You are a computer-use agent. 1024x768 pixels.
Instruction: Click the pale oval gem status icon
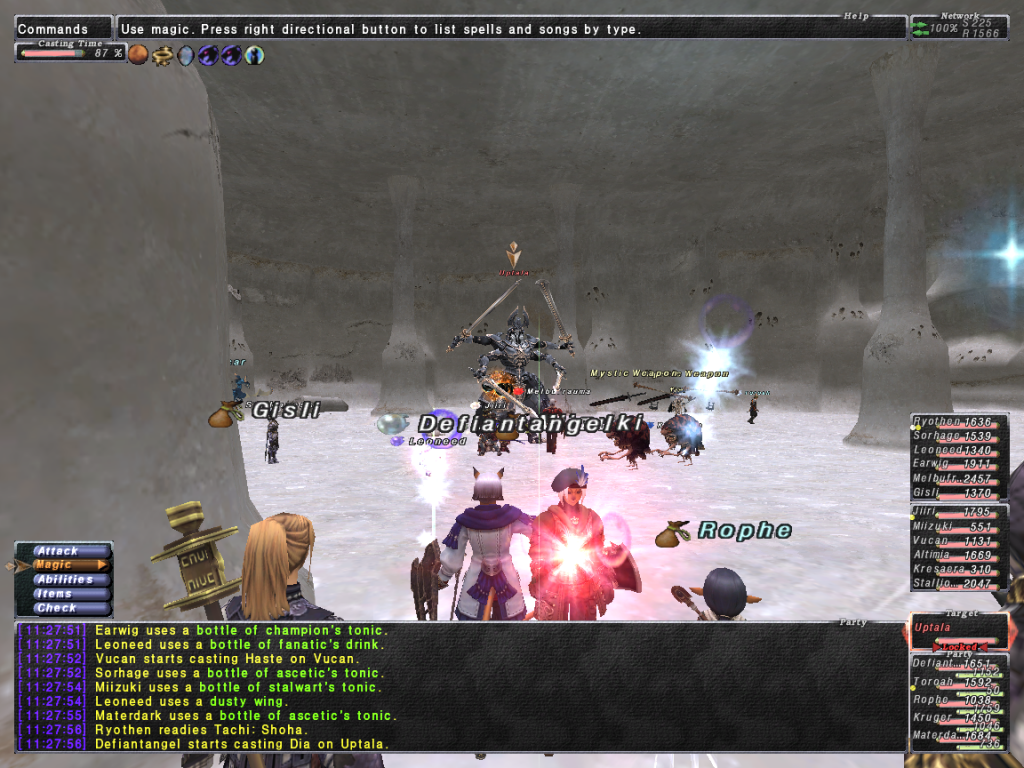tap(185, 55)
